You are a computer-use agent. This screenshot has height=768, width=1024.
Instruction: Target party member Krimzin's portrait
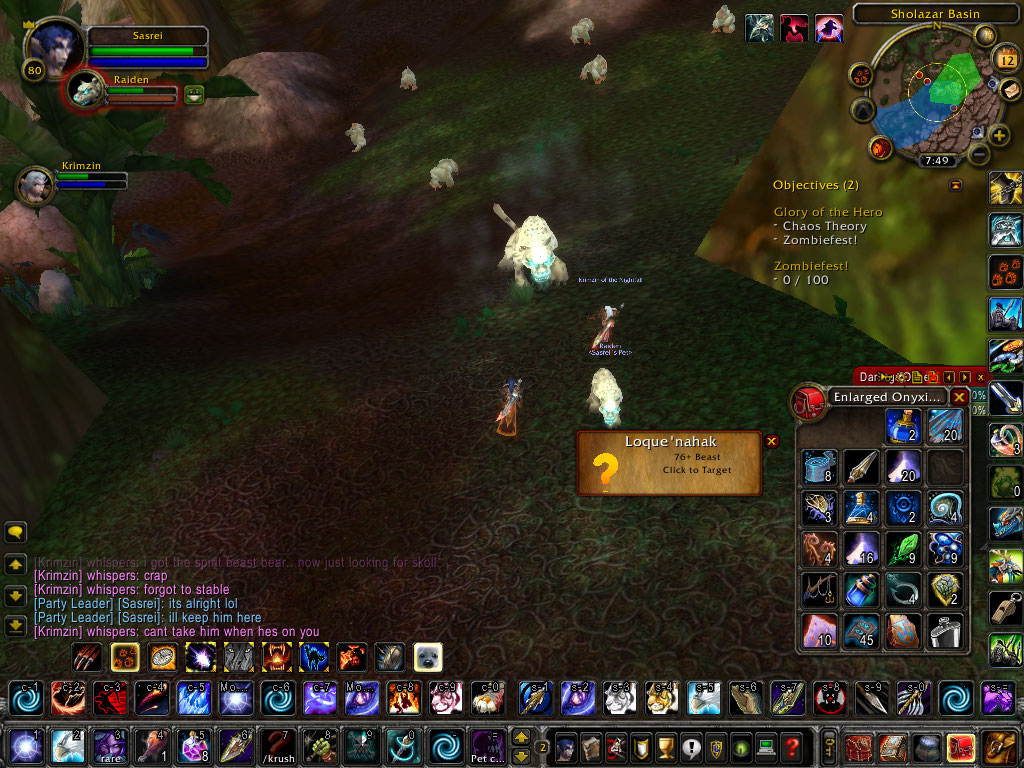pos(35,184)
